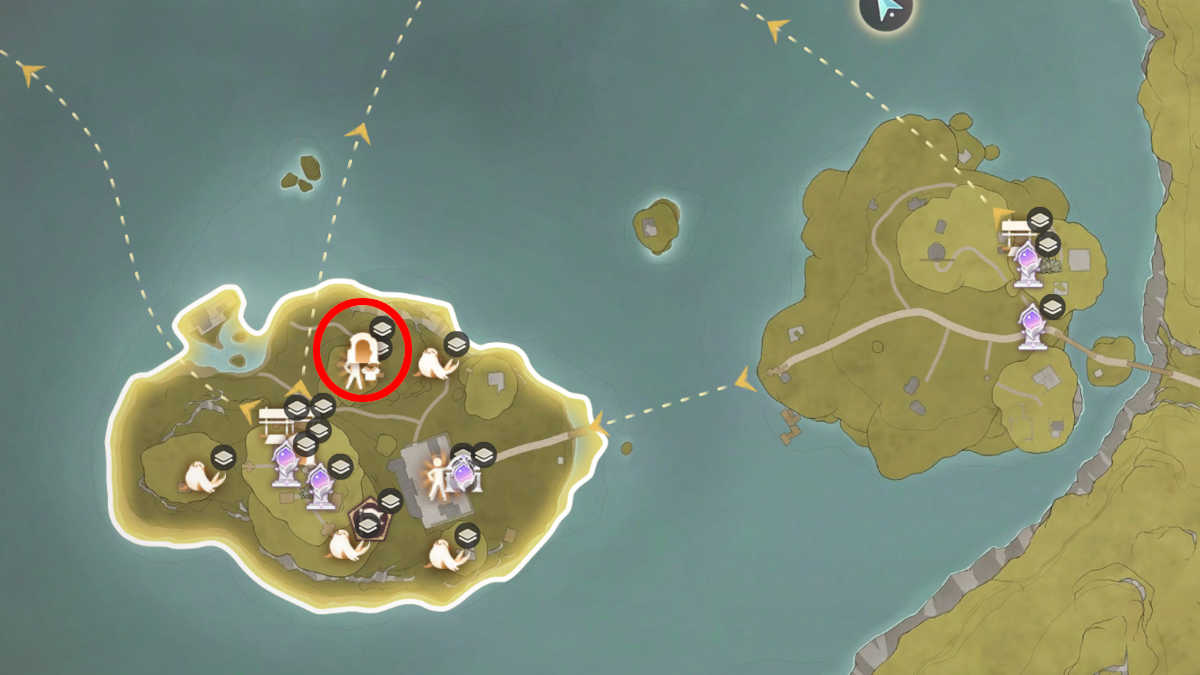Select the purple crystal marker beside the eastern pier
The height and width of the screenshot is (675, 1200).
click(x=1027, y=266)
